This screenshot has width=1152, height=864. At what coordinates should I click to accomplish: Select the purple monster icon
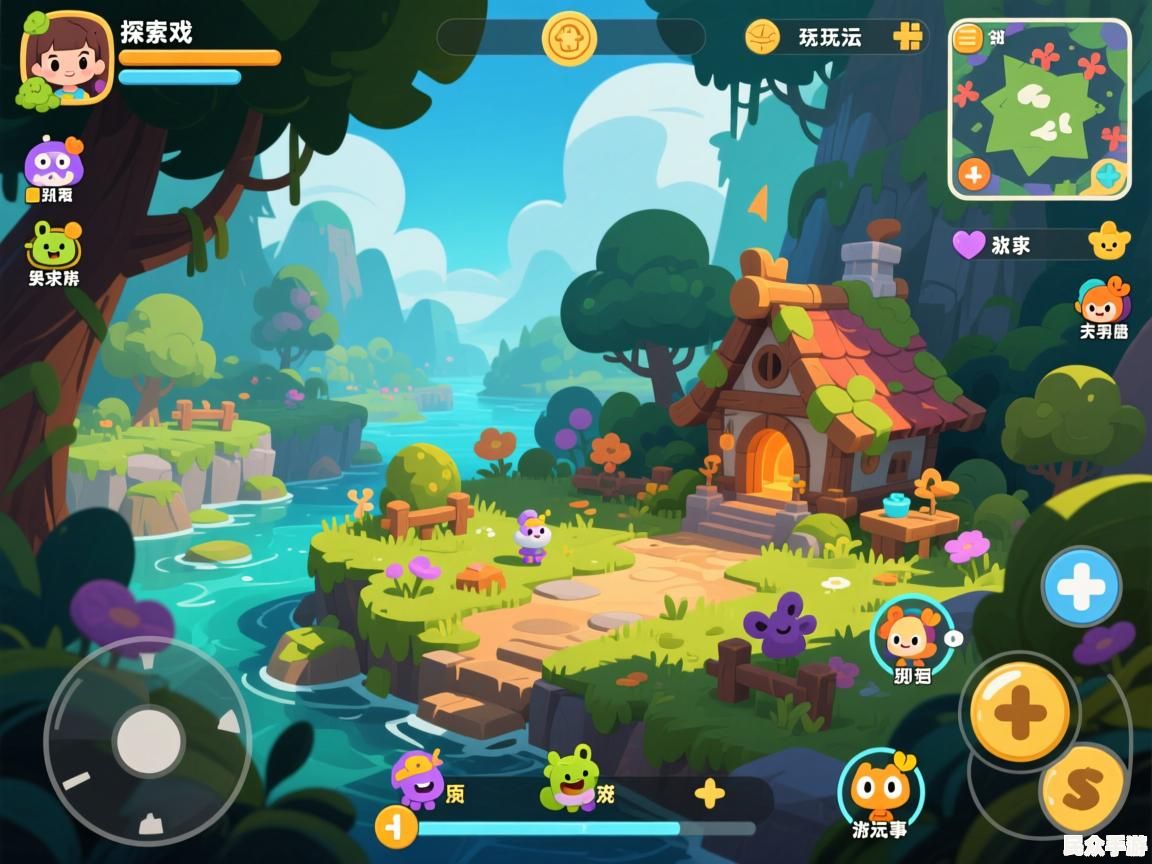click(x=52, y=164)
